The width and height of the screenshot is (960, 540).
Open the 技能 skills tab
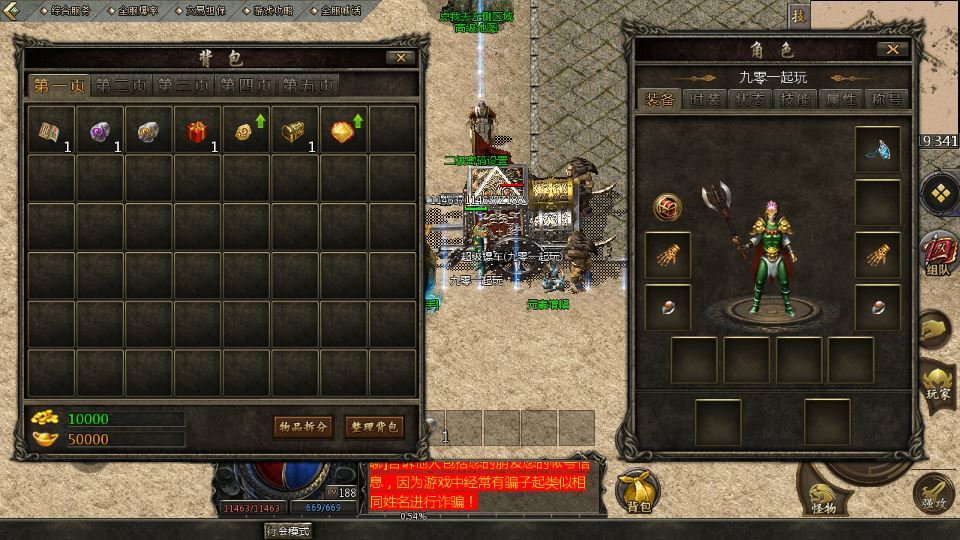click(x=795, y=99)
